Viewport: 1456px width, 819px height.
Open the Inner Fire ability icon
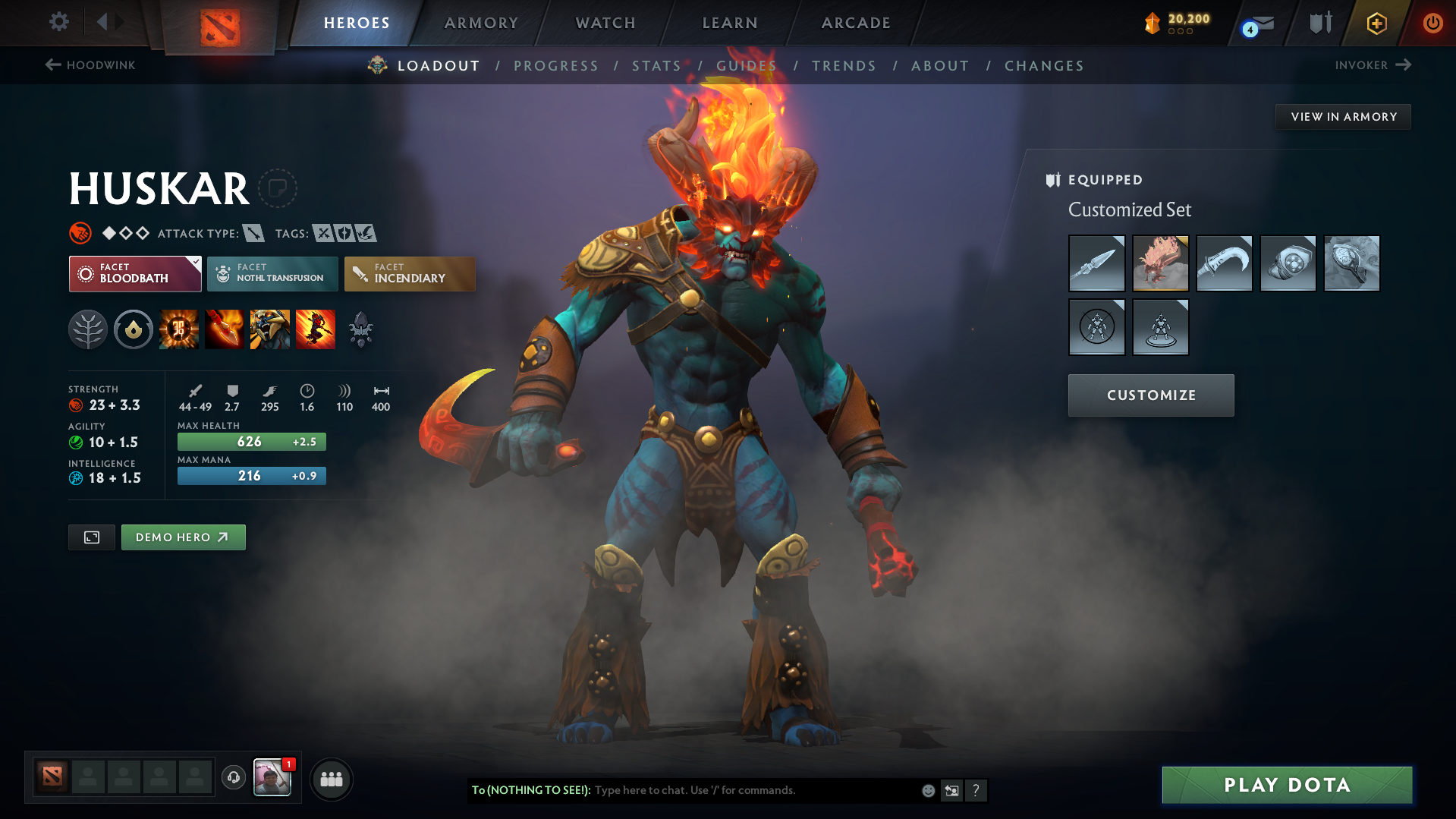point(179,329)
